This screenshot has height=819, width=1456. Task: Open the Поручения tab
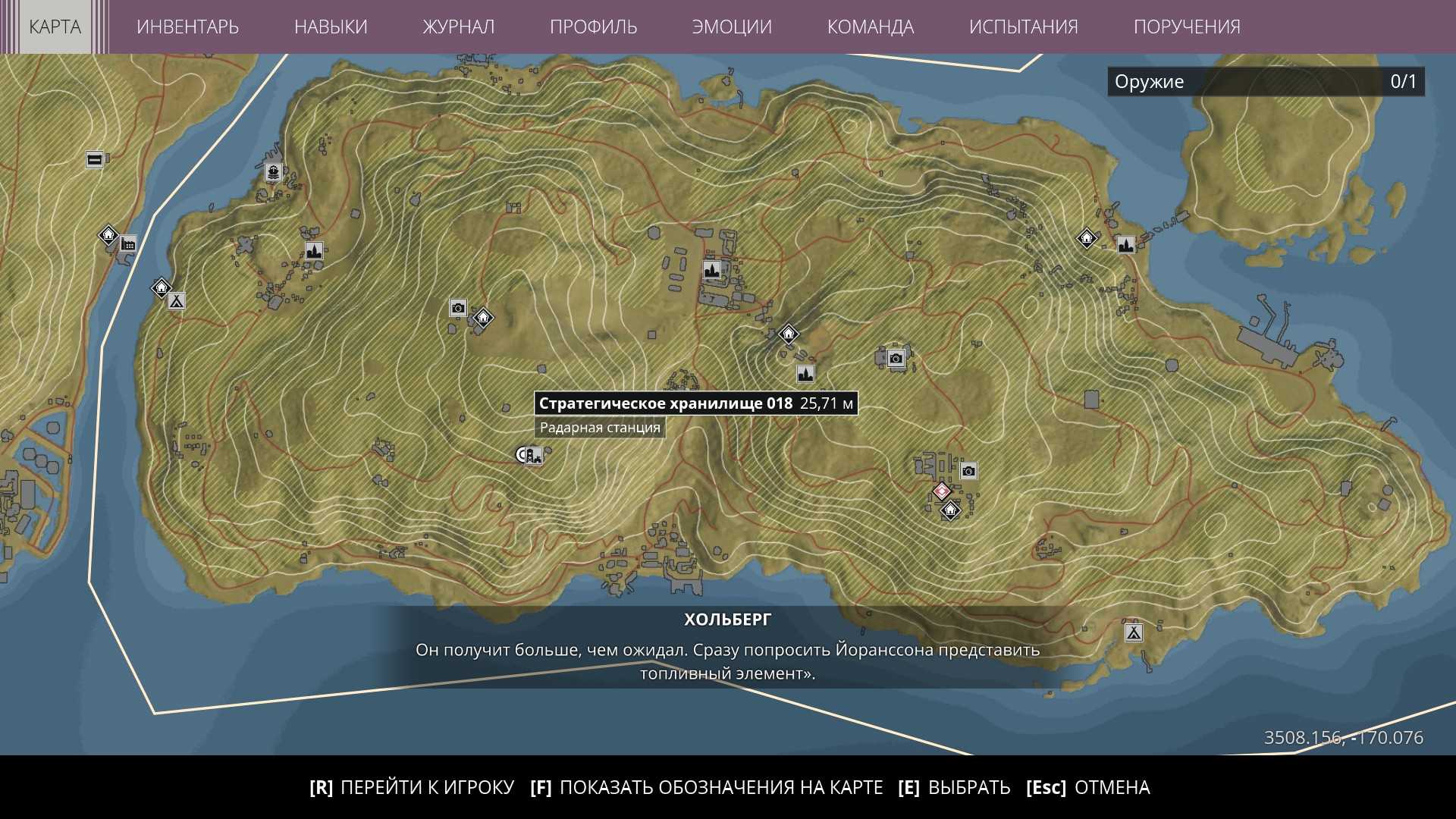(1187, 27)
